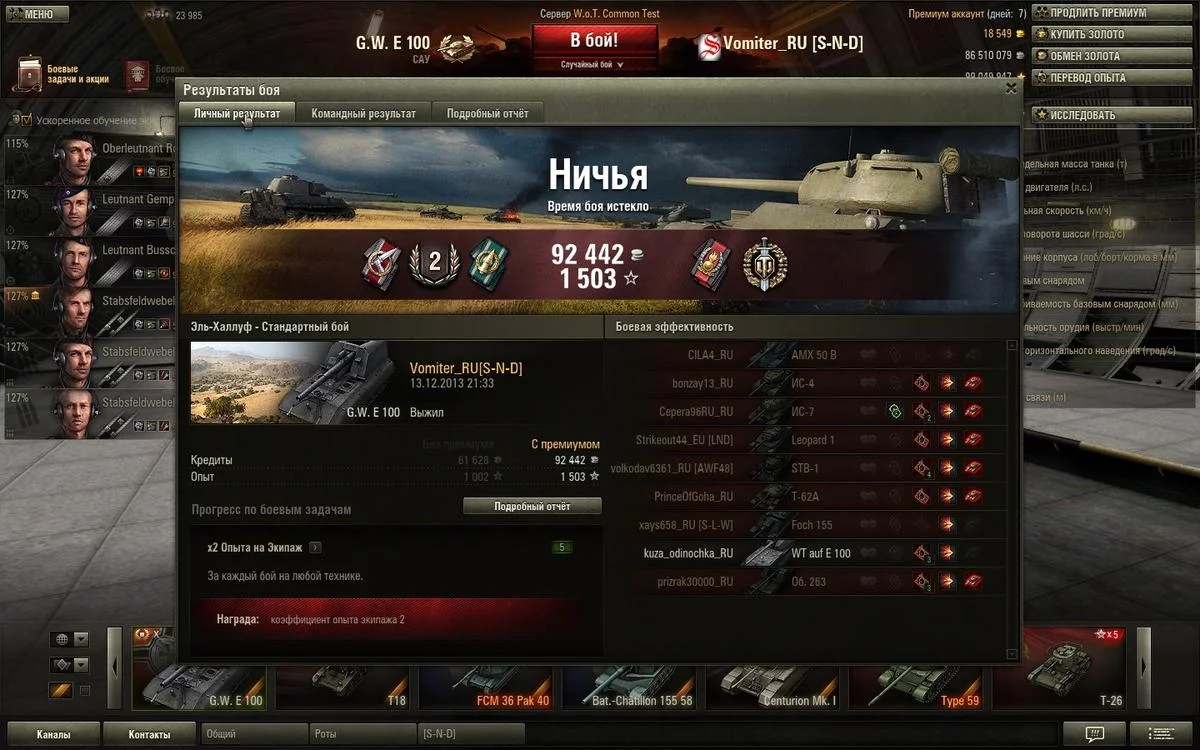Open the Подробный отчёт tab
The width and height of the screenshot is (1200, 750).
pyautogui.click(x=487, y=113)
